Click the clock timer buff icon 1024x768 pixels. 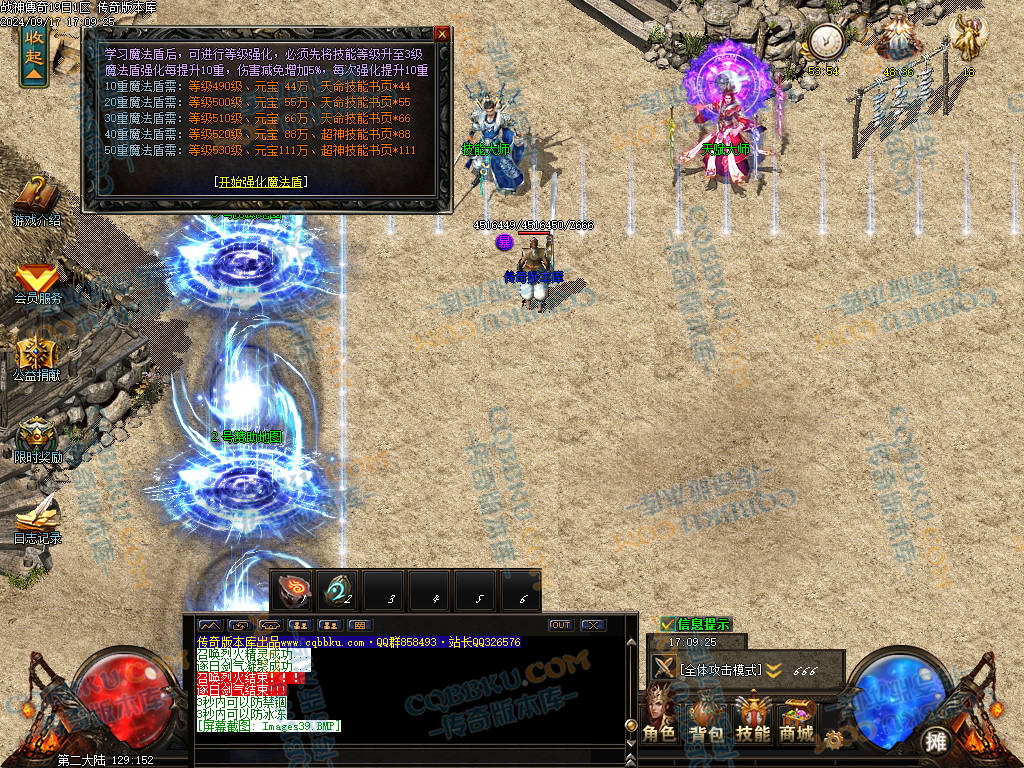pyautogui.click(x=826, y=42)
